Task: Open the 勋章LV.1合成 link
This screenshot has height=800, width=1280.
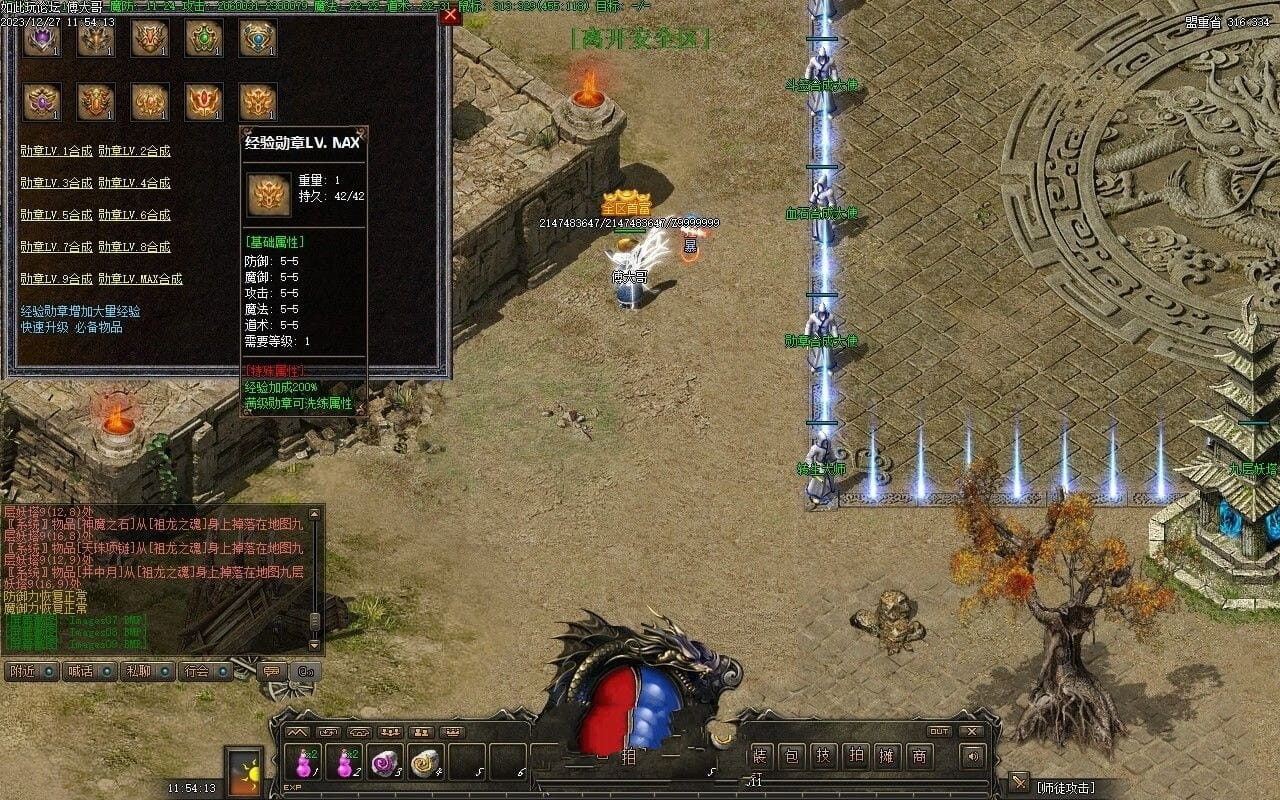Action: click(56, 151)
